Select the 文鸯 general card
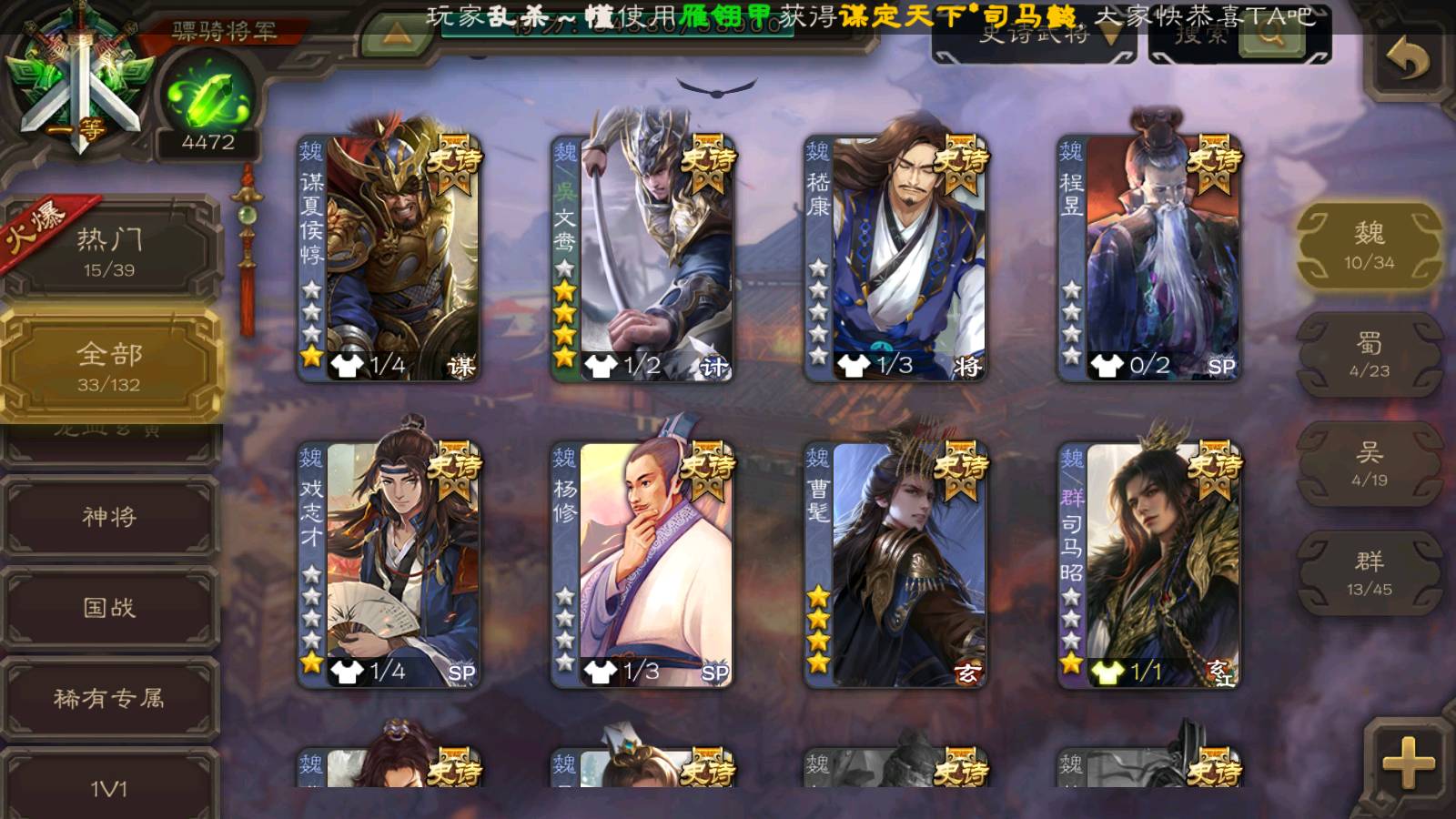 coord(642,258)
